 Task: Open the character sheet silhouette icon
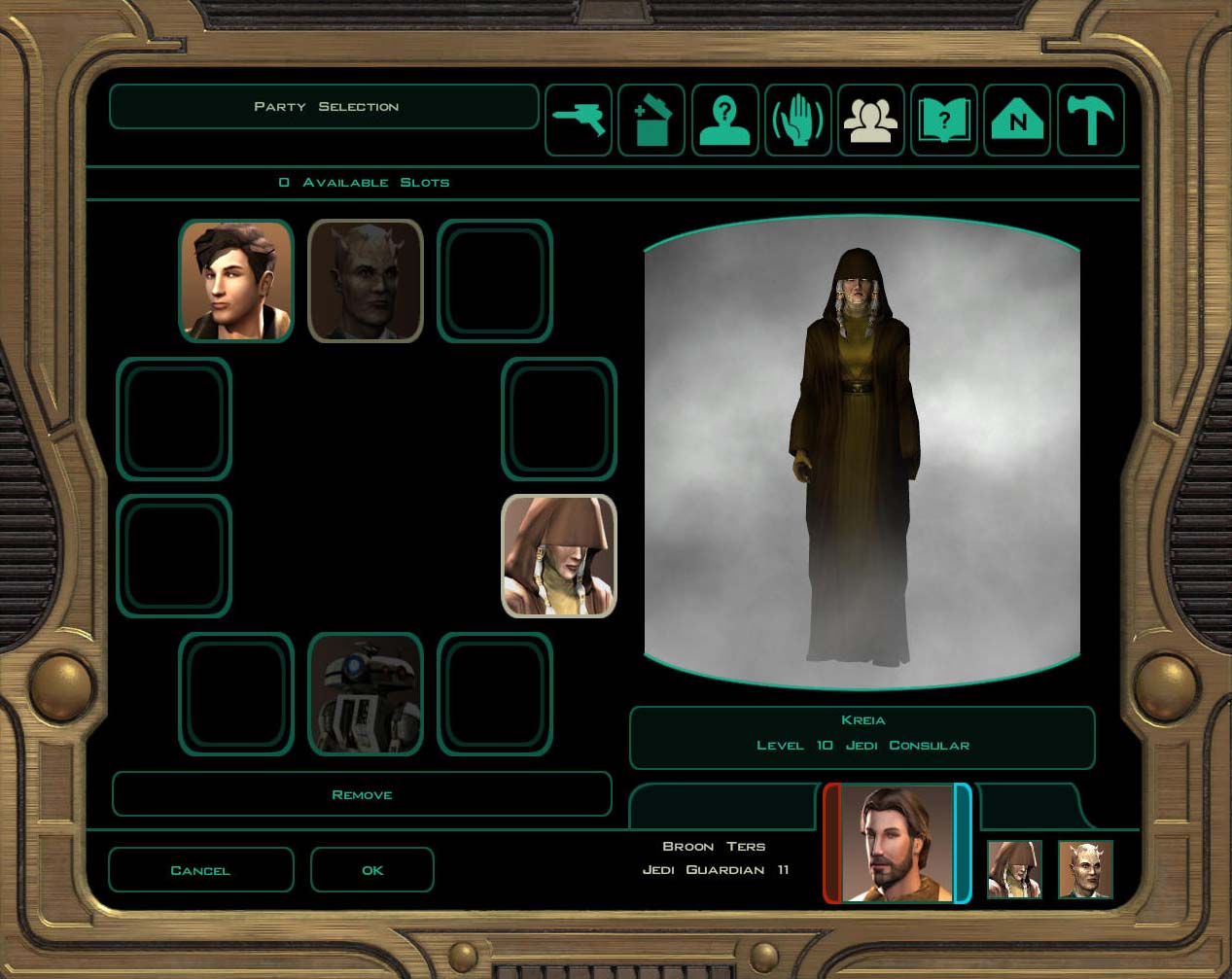724,121
